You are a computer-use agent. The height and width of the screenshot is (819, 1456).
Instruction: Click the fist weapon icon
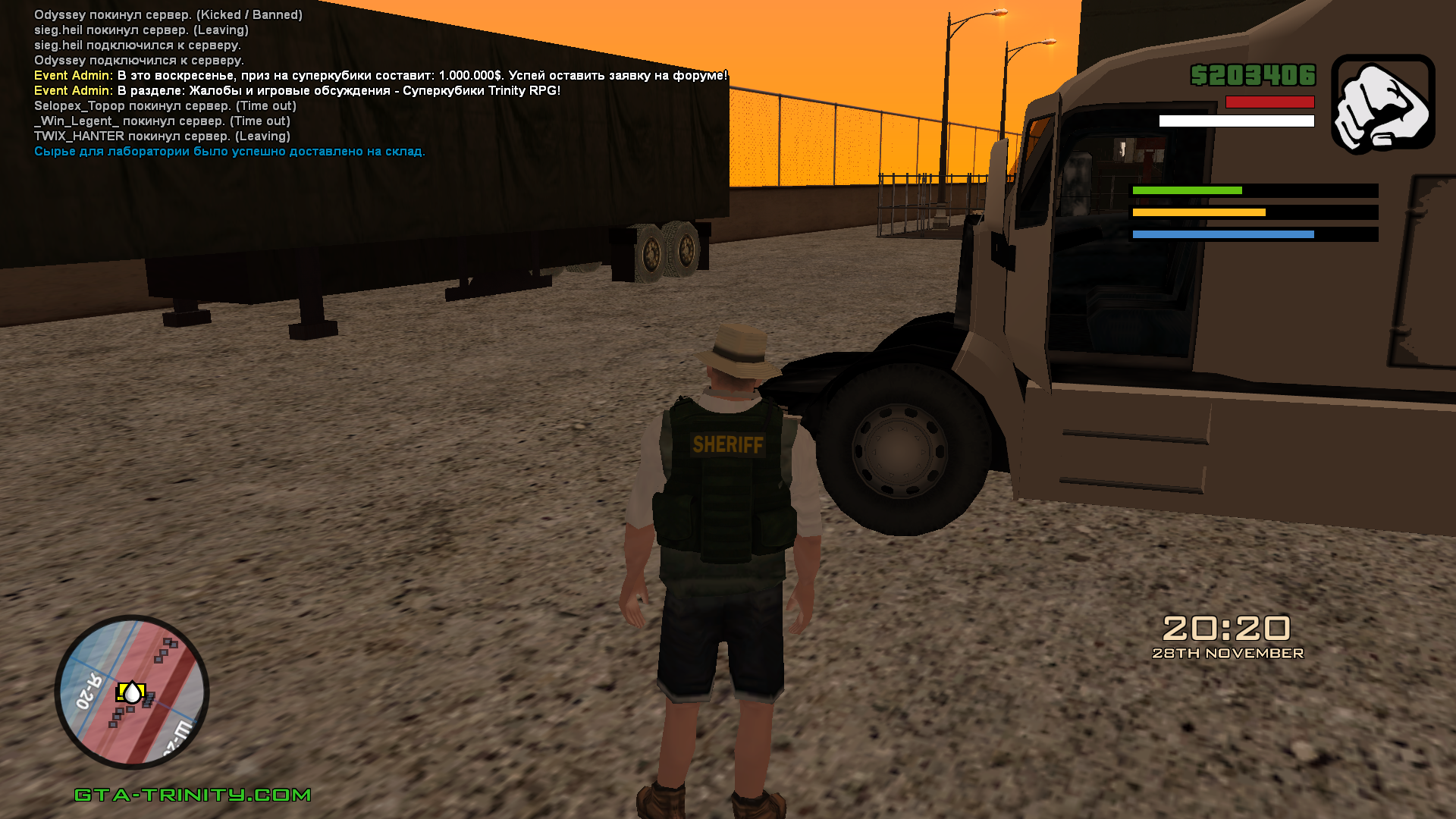point(1382,104)
